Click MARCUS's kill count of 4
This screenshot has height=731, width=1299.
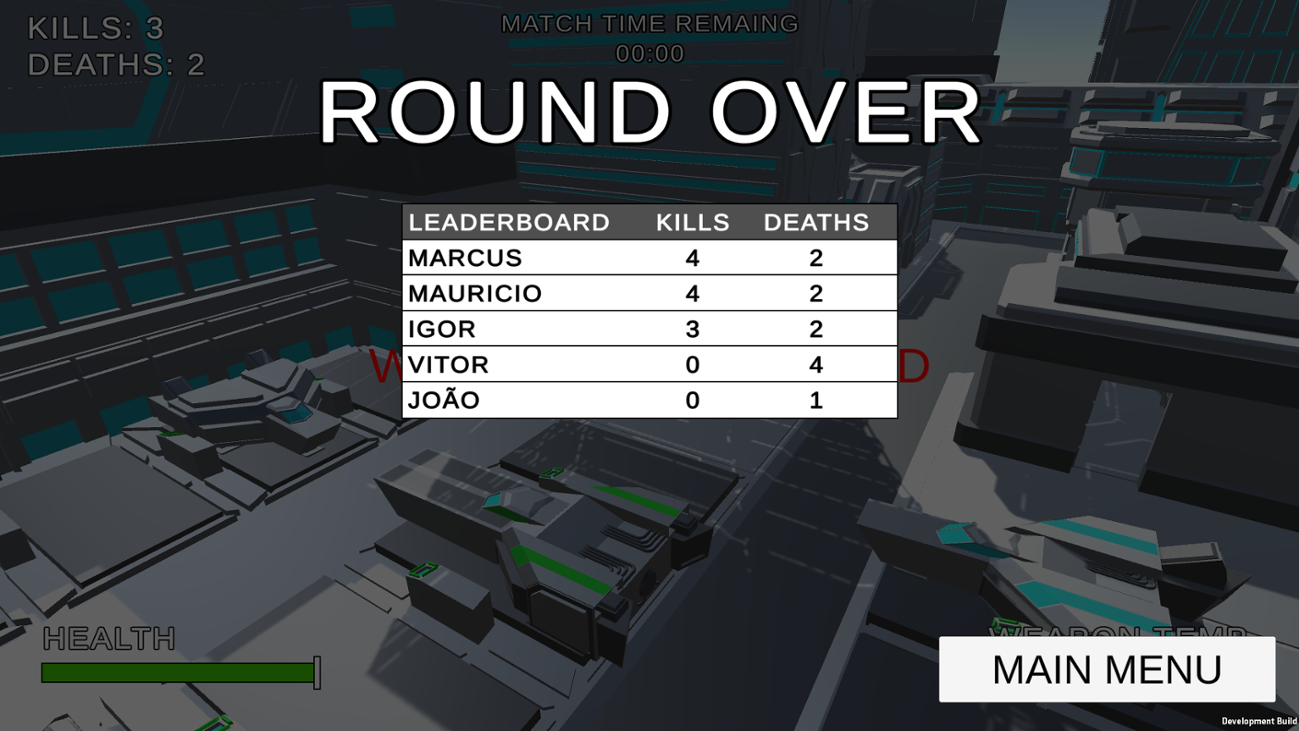click(x=692, y=257)
